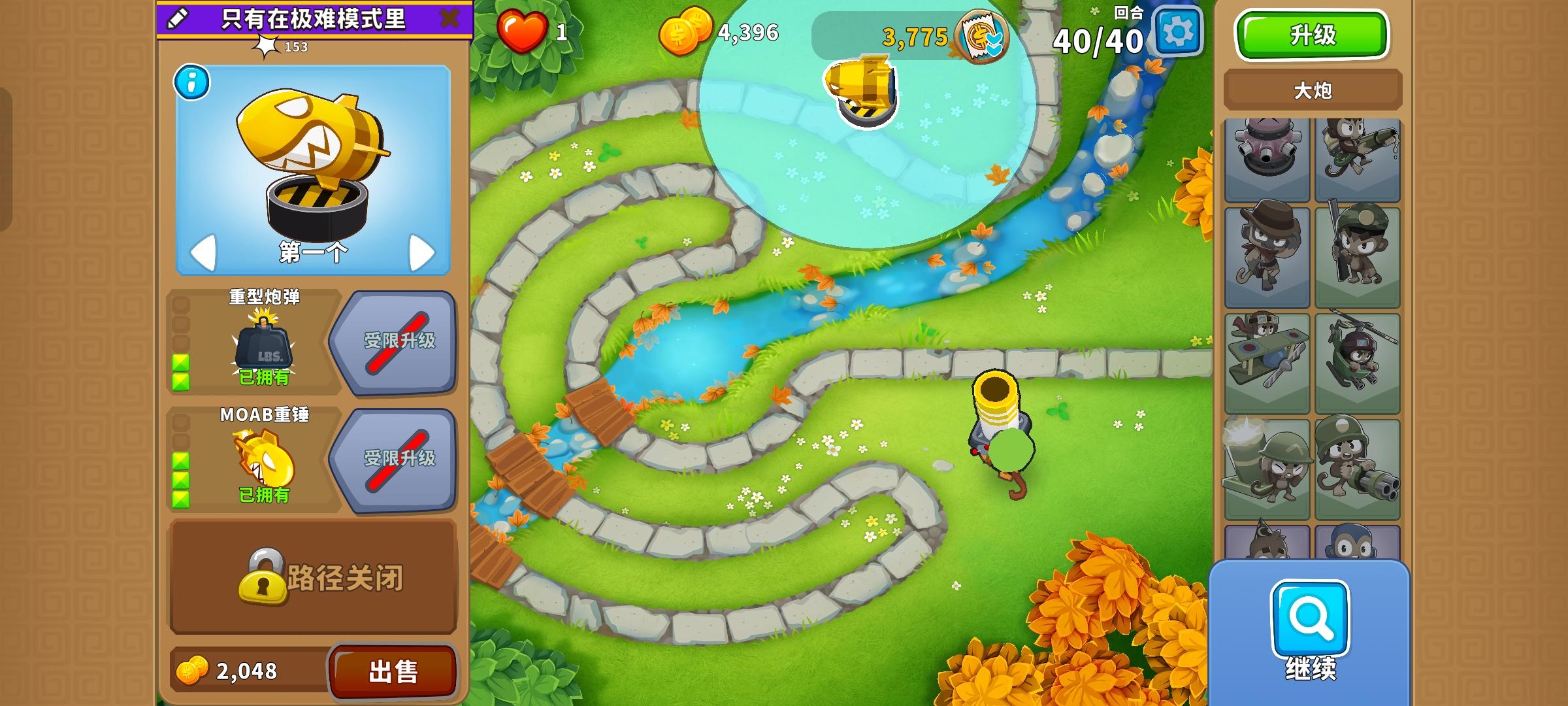Open game settings via the gear icon

click(x=1179, y=31)
